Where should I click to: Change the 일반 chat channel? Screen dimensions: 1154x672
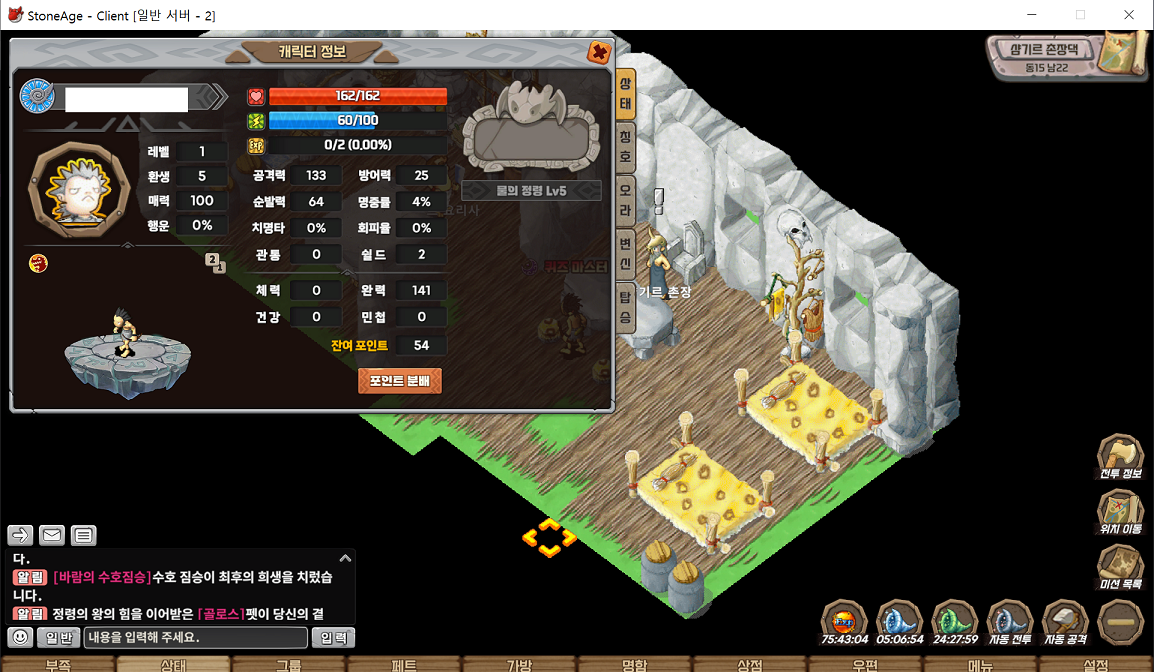click(x=58, y=638)
